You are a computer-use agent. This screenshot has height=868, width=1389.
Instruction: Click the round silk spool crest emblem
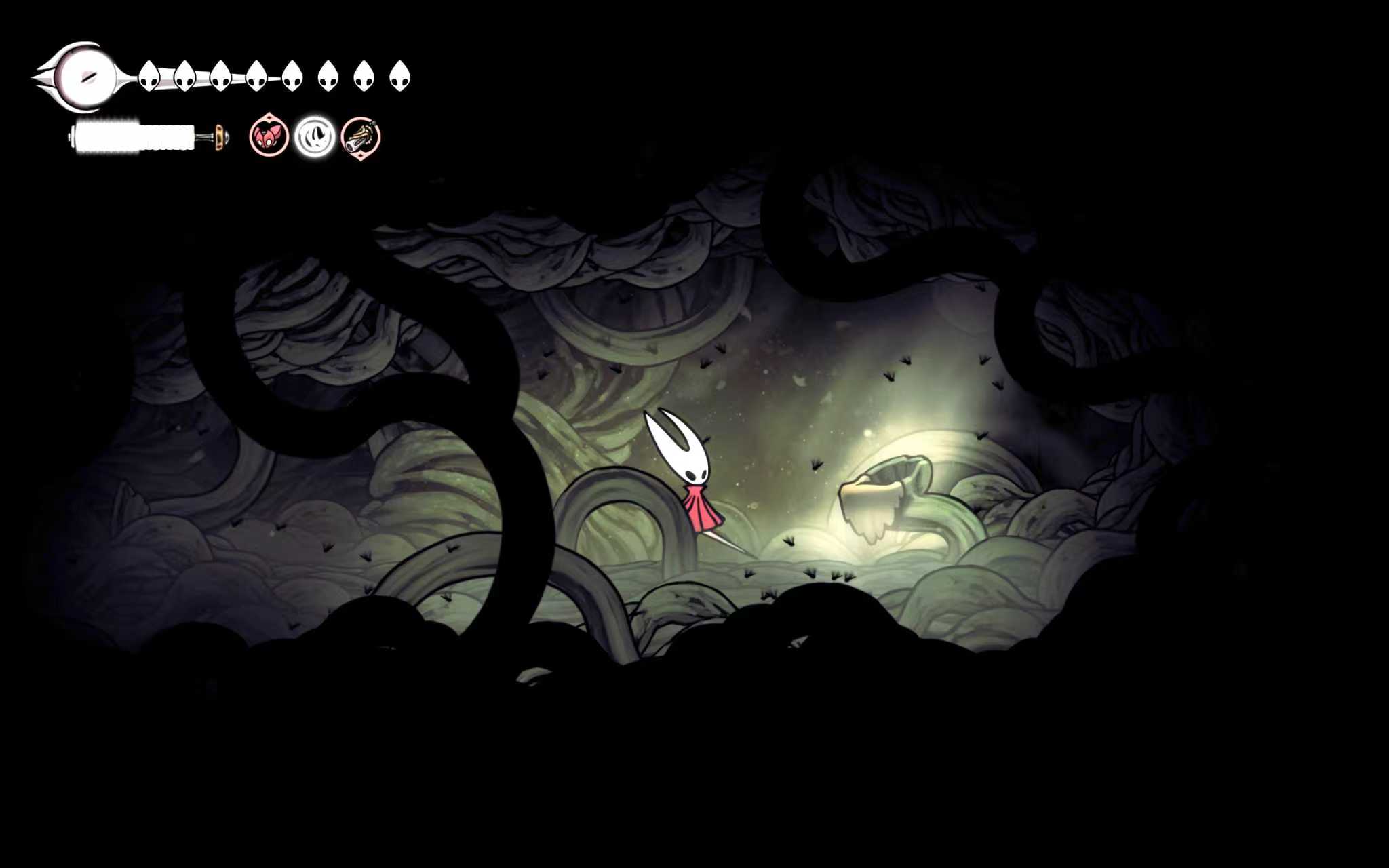point(84,76)
